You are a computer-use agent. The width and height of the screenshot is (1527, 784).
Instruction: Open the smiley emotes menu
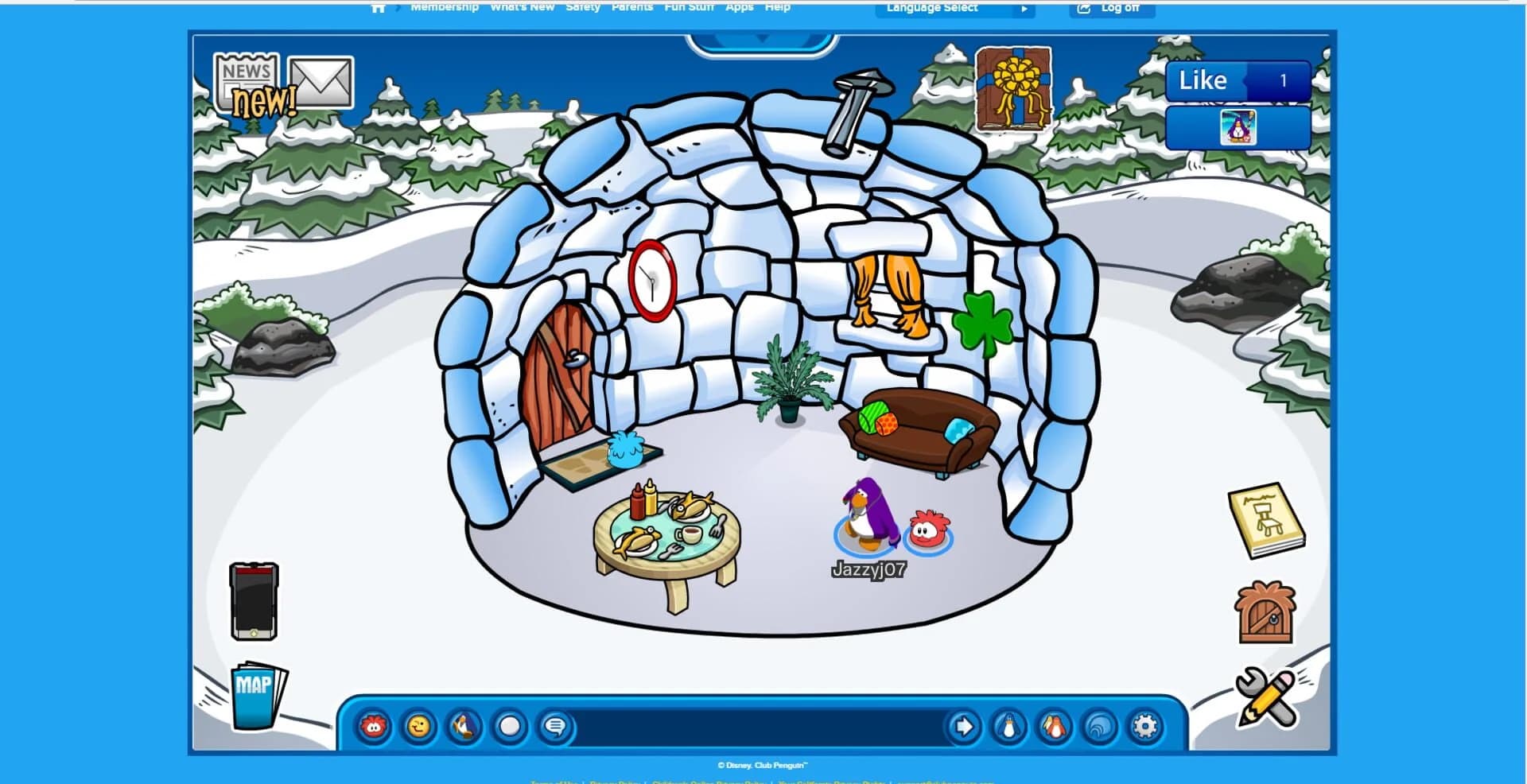click(419, 725)
